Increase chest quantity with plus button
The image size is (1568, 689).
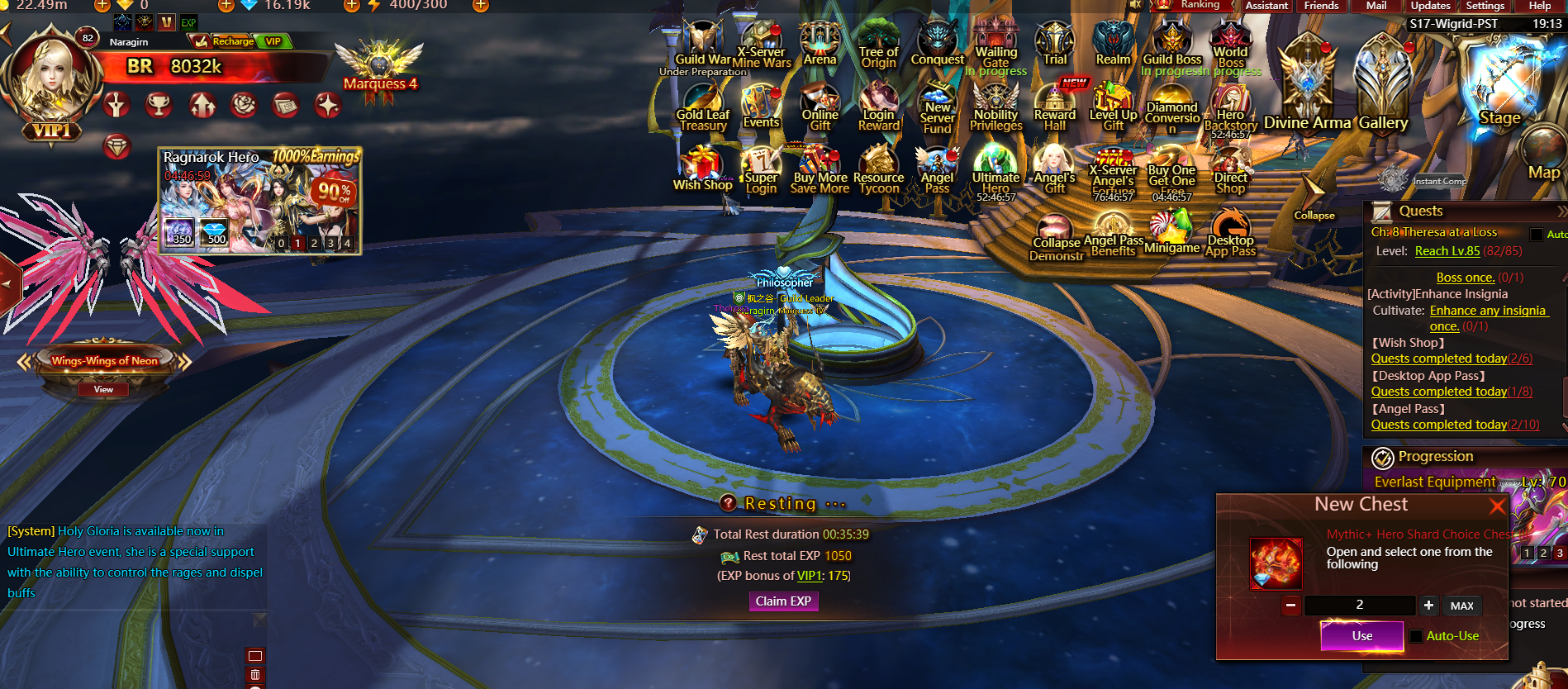1428,606
